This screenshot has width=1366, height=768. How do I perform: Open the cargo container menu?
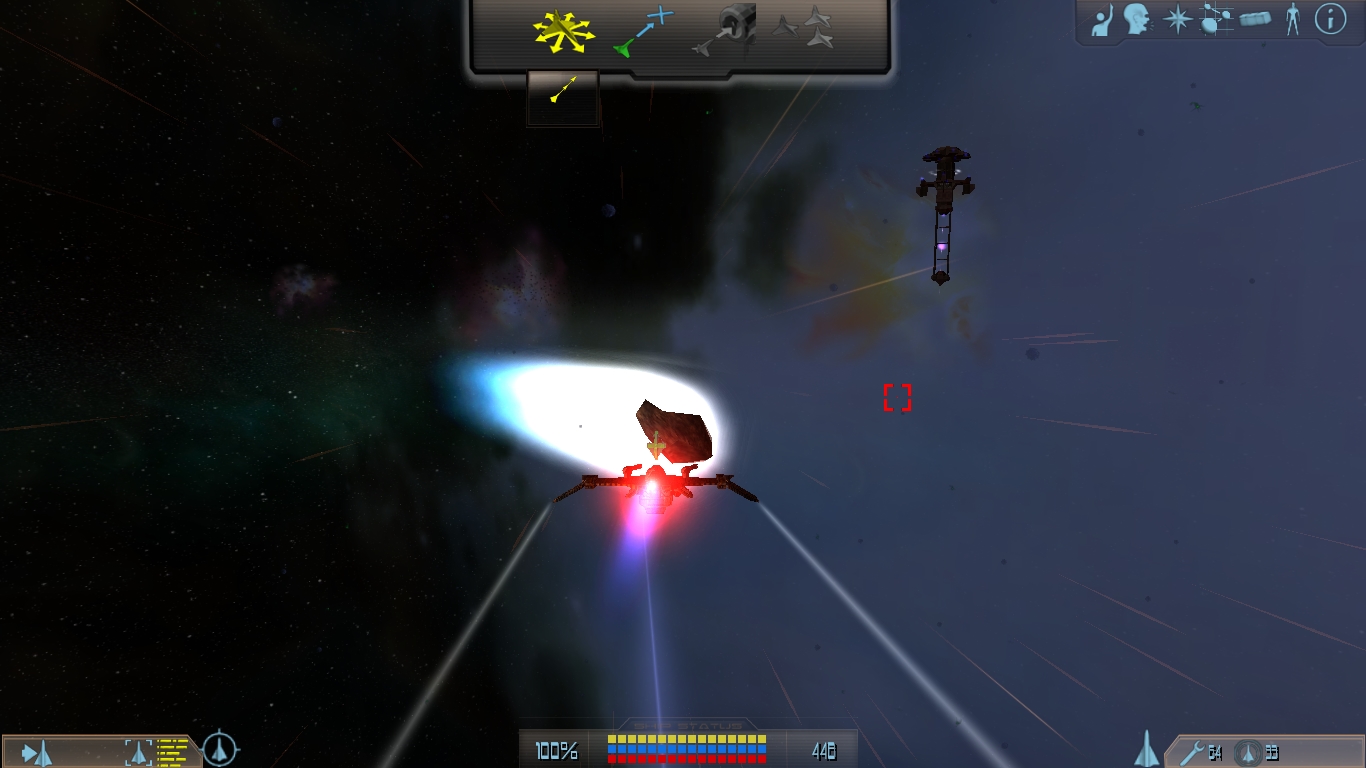pyautogui.click(x=1256, y=20)
